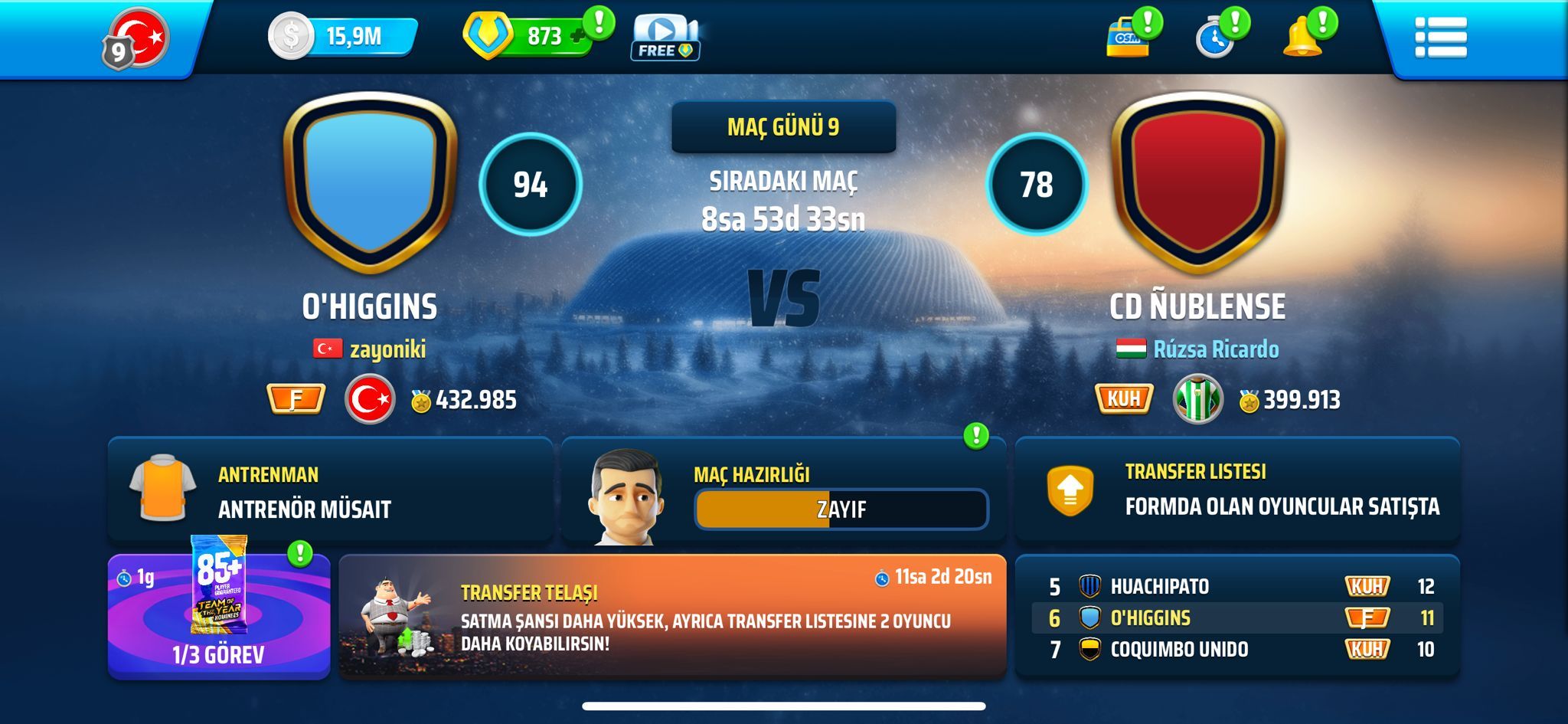View the O'Higgins blue team crest

tap(371, 184)
